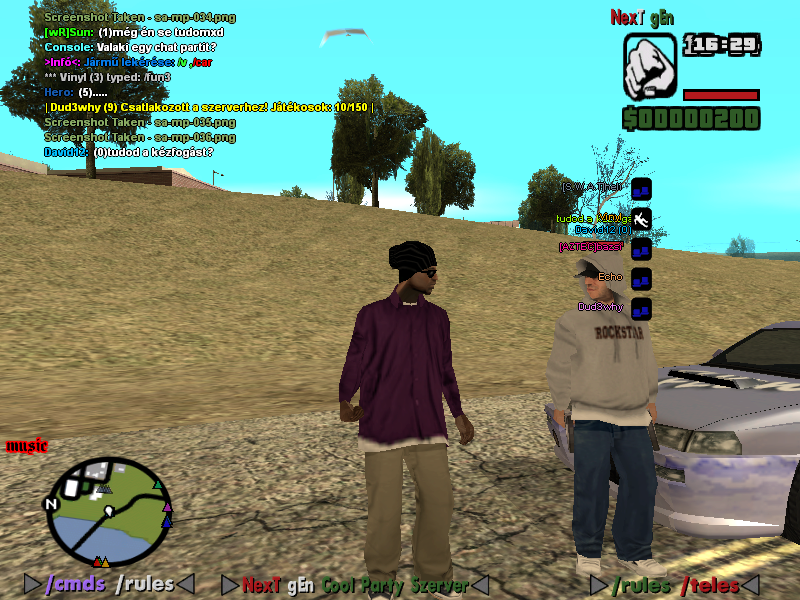Click the red music label
The image size is (800, 600).
27,446
